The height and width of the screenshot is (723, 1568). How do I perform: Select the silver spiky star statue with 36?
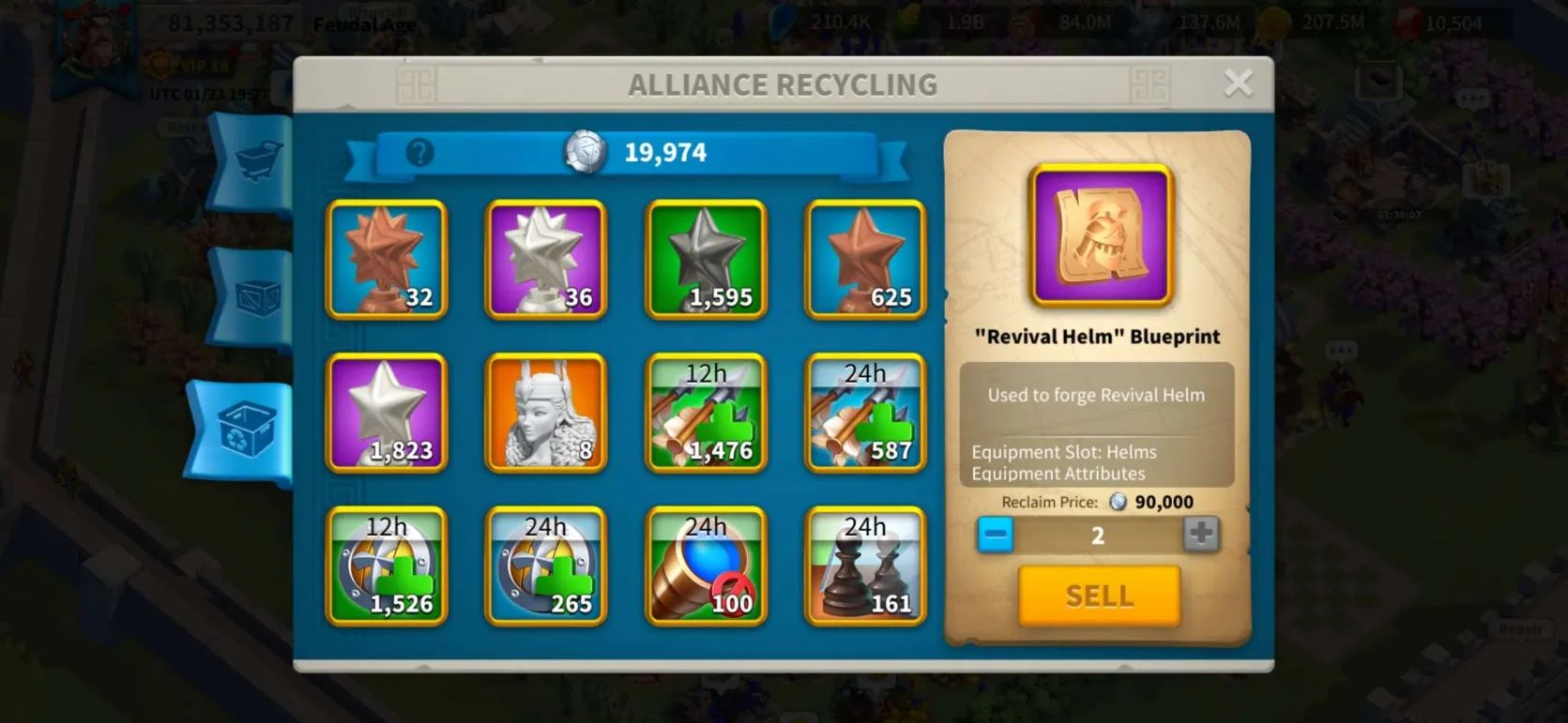click(546, 260)
